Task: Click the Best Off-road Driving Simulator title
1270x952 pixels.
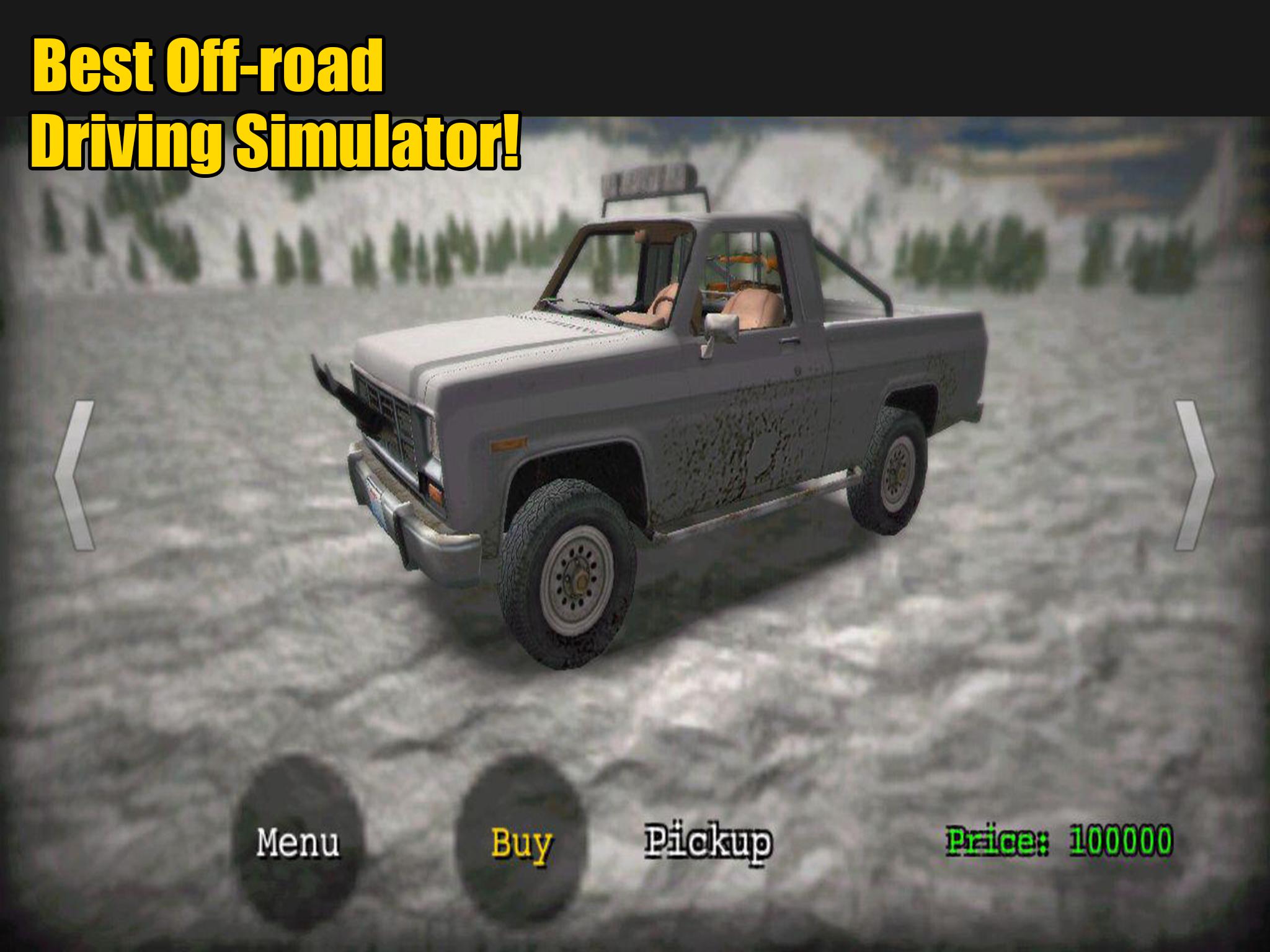Action: point(273,102)
